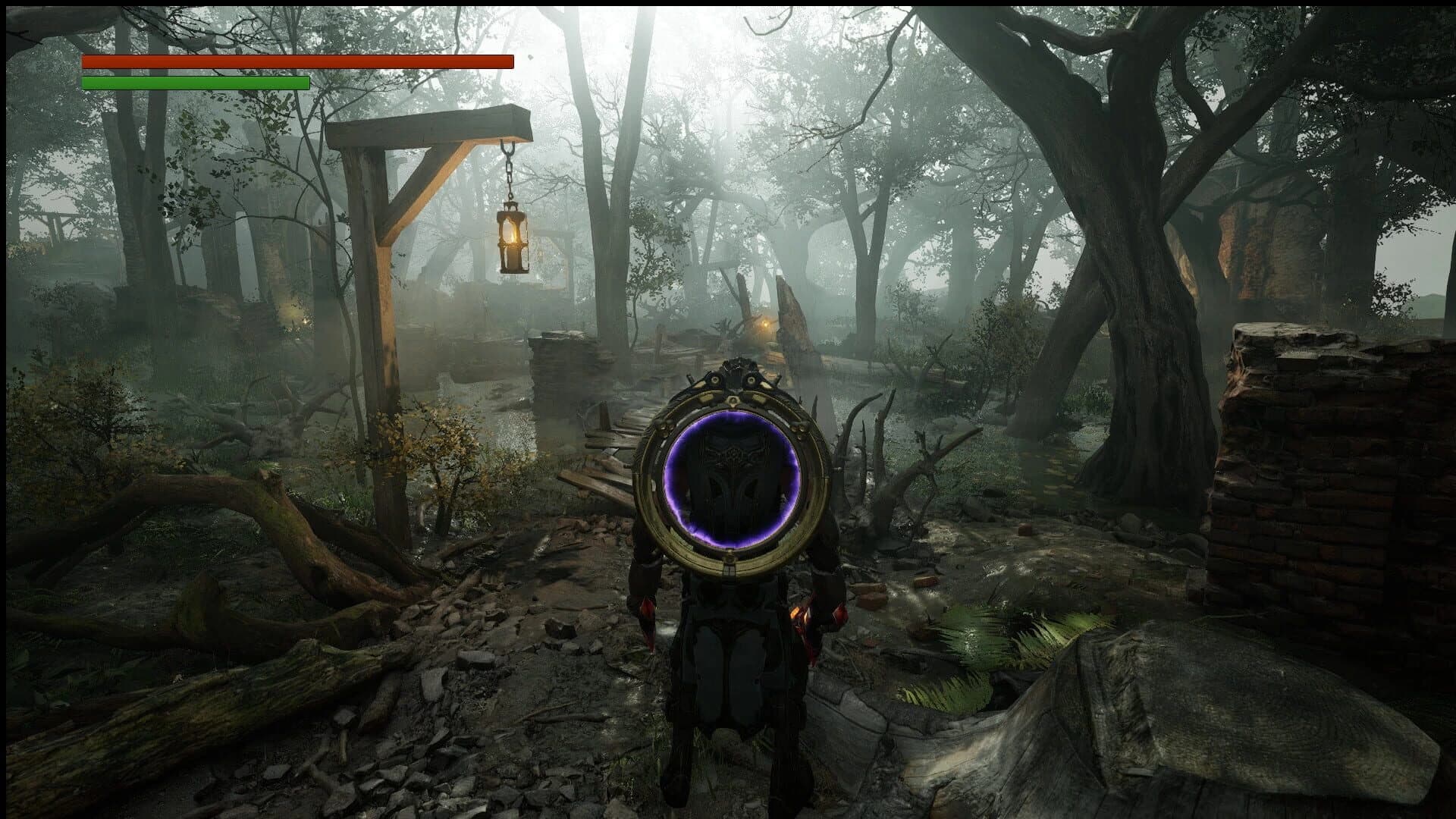The image size is (1456, 819).
Task: Click the distant glowing light among the trees
Action: coord(764,324)
